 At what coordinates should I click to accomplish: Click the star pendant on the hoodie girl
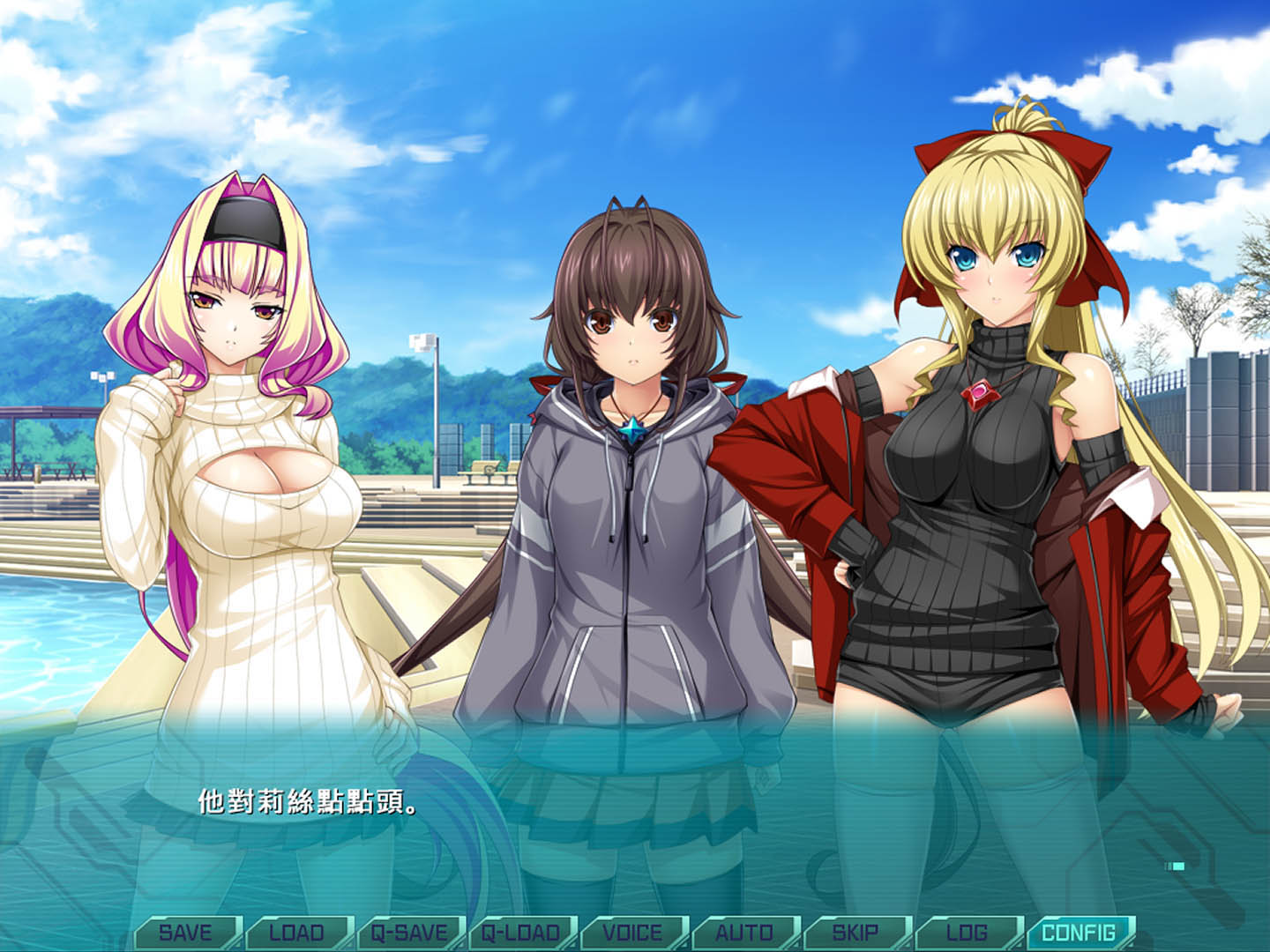(x=633, y=428)
